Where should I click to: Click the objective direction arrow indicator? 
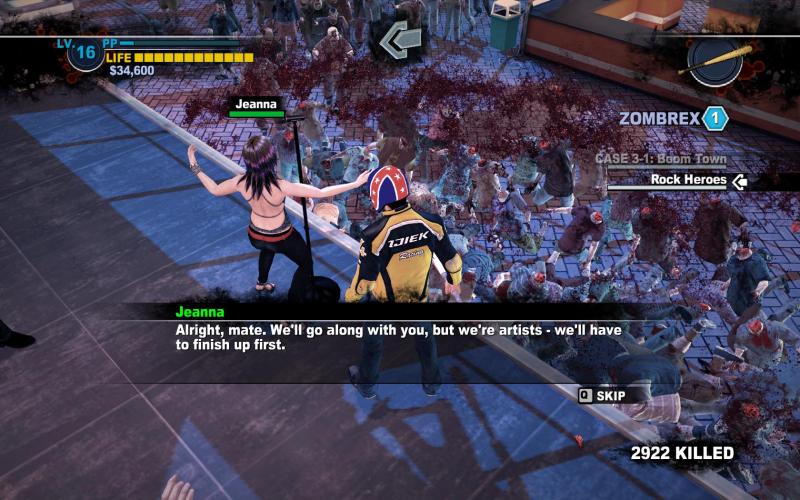click(397, 41)
